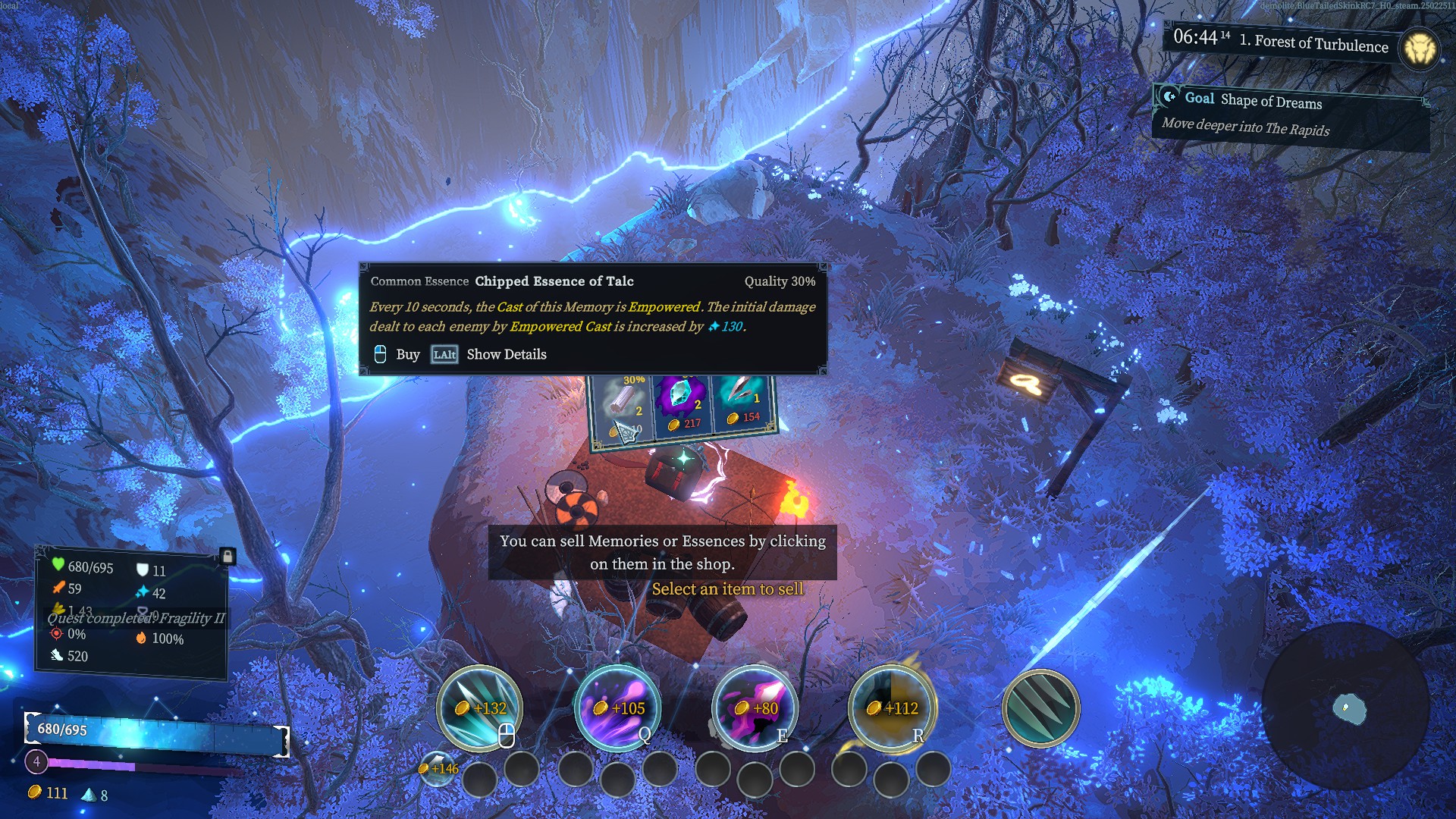Click the golden lion emblem beside the stage name
Image resolution: width=1456 pixels, height=819 pixels.
click(1419, 49)
